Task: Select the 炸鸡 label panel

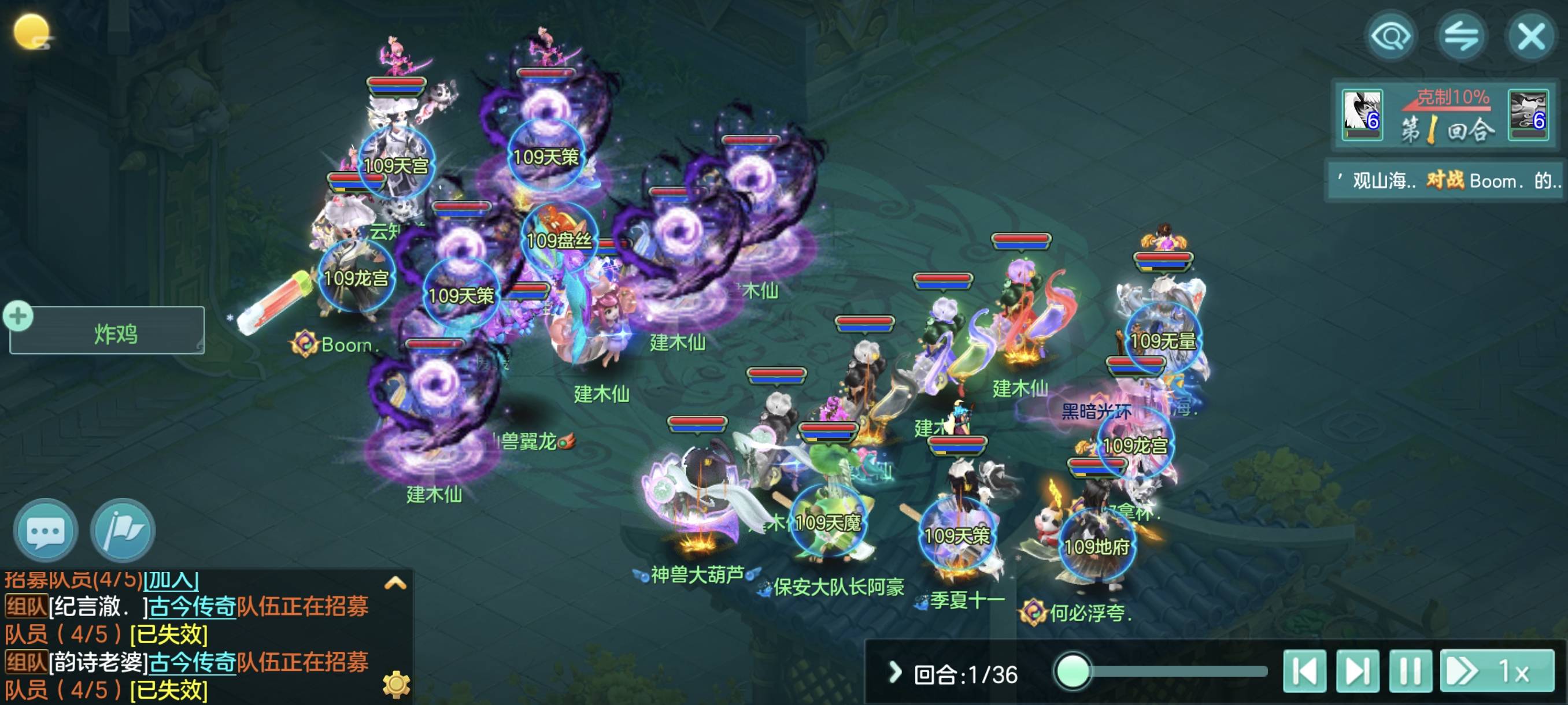Action: pyautogui.click(x=114, y=333)
